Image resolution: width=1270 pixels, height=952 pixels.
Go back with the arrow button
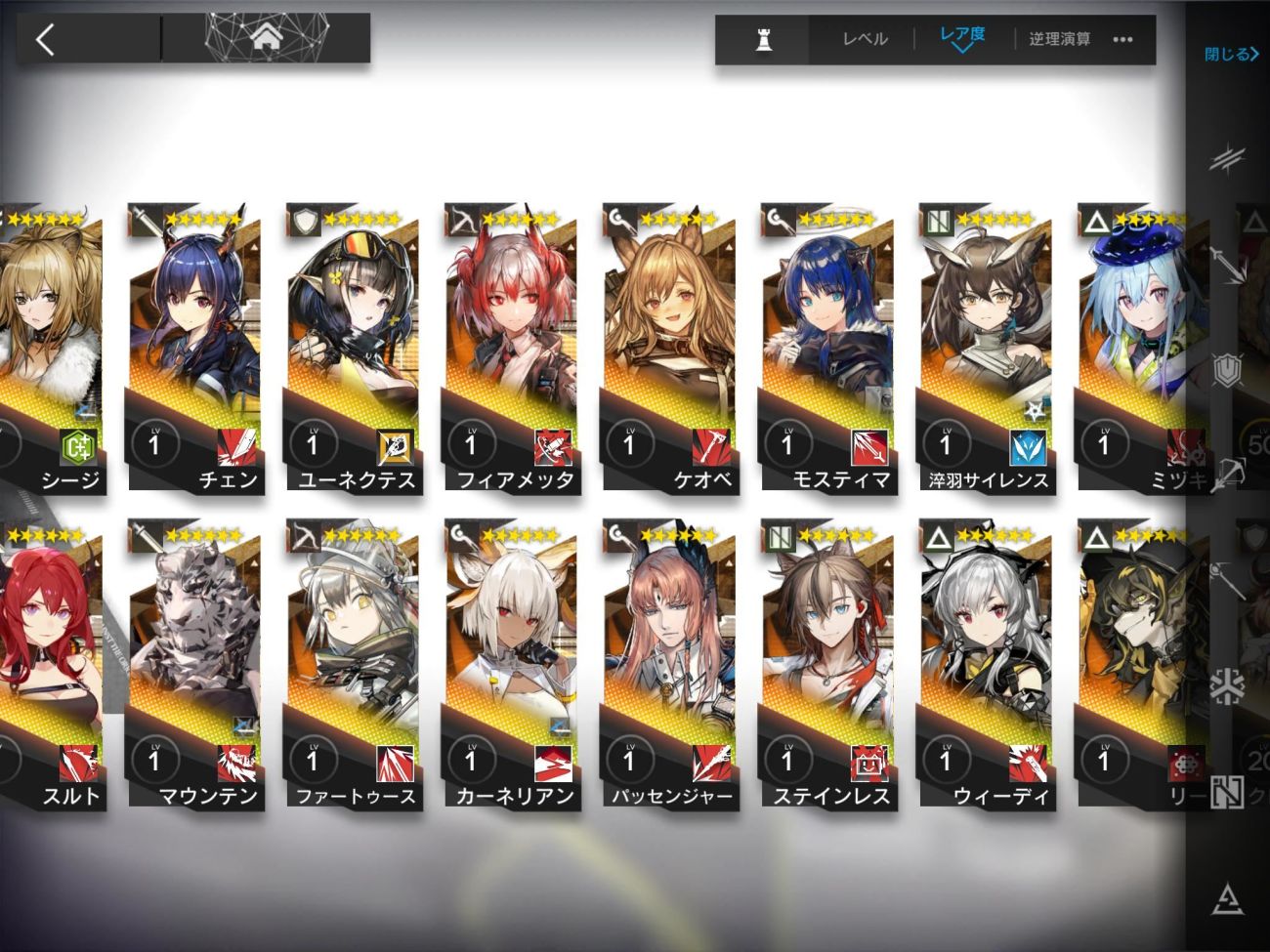(x=45, y=39)
